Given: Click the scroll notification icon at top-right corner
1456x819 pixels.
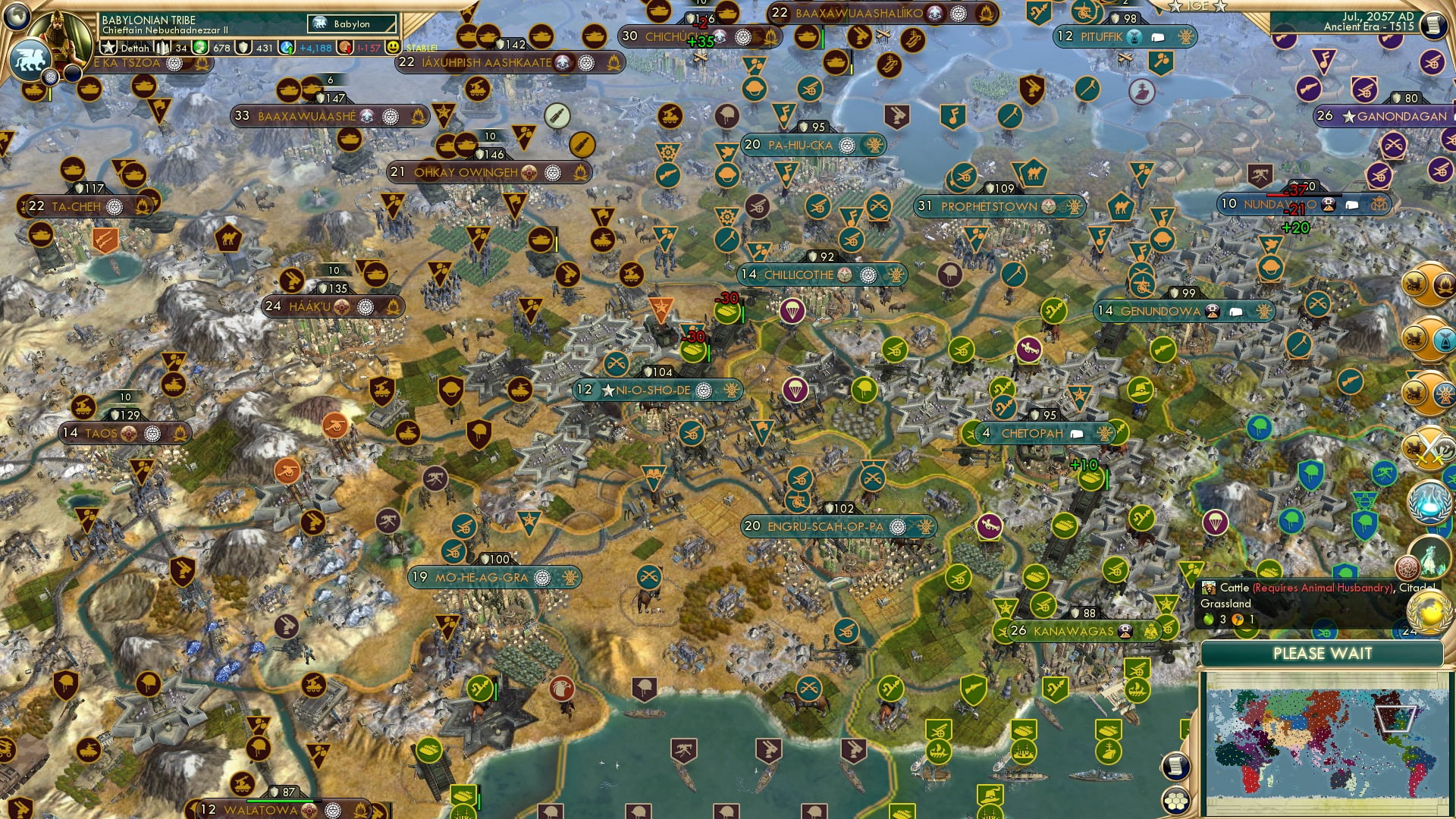Looking at the screenshot, I should 1436,23.
